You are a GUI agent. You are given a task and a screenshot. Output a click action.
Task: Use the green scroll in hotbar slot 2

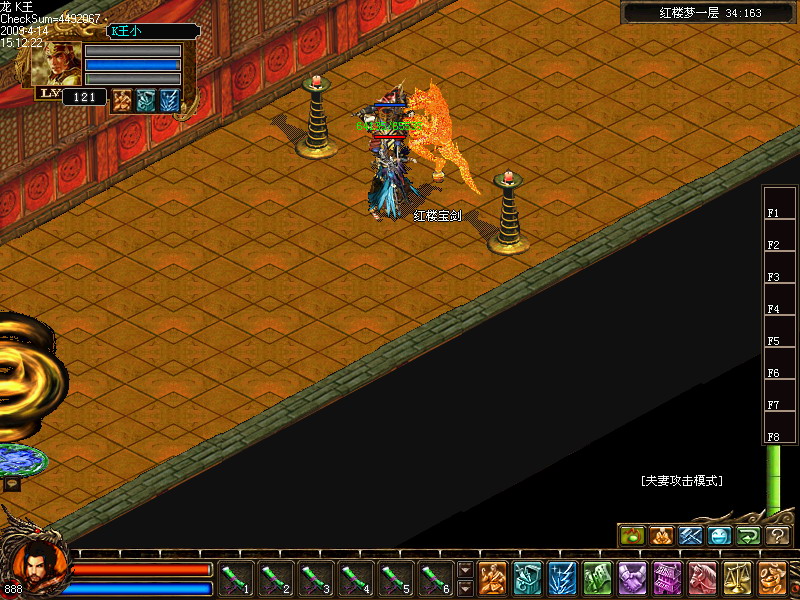click(276, 578)
